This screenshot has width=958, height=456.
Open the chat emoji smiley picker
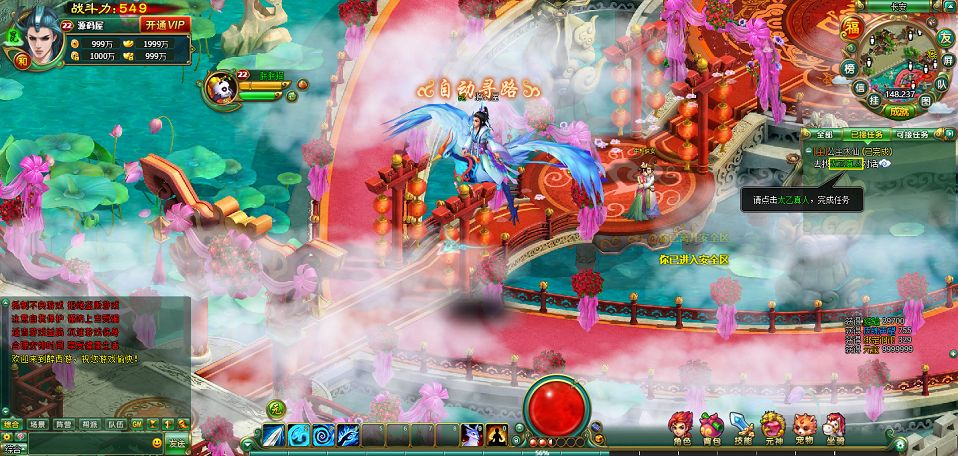pyautogui.click(x=157, y=442)
